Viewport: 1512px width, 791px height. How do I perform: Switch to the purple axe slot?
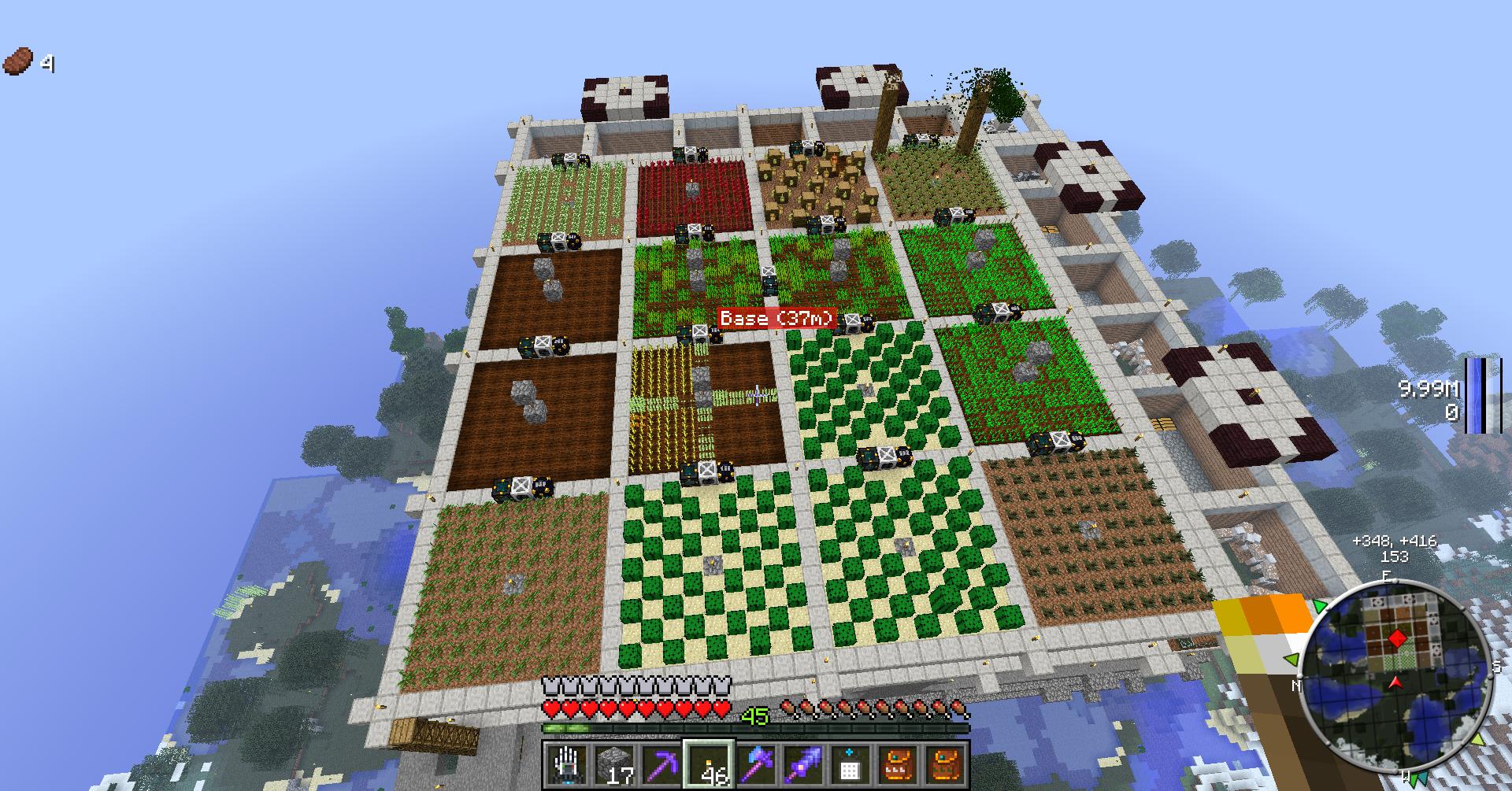point(755,765)
